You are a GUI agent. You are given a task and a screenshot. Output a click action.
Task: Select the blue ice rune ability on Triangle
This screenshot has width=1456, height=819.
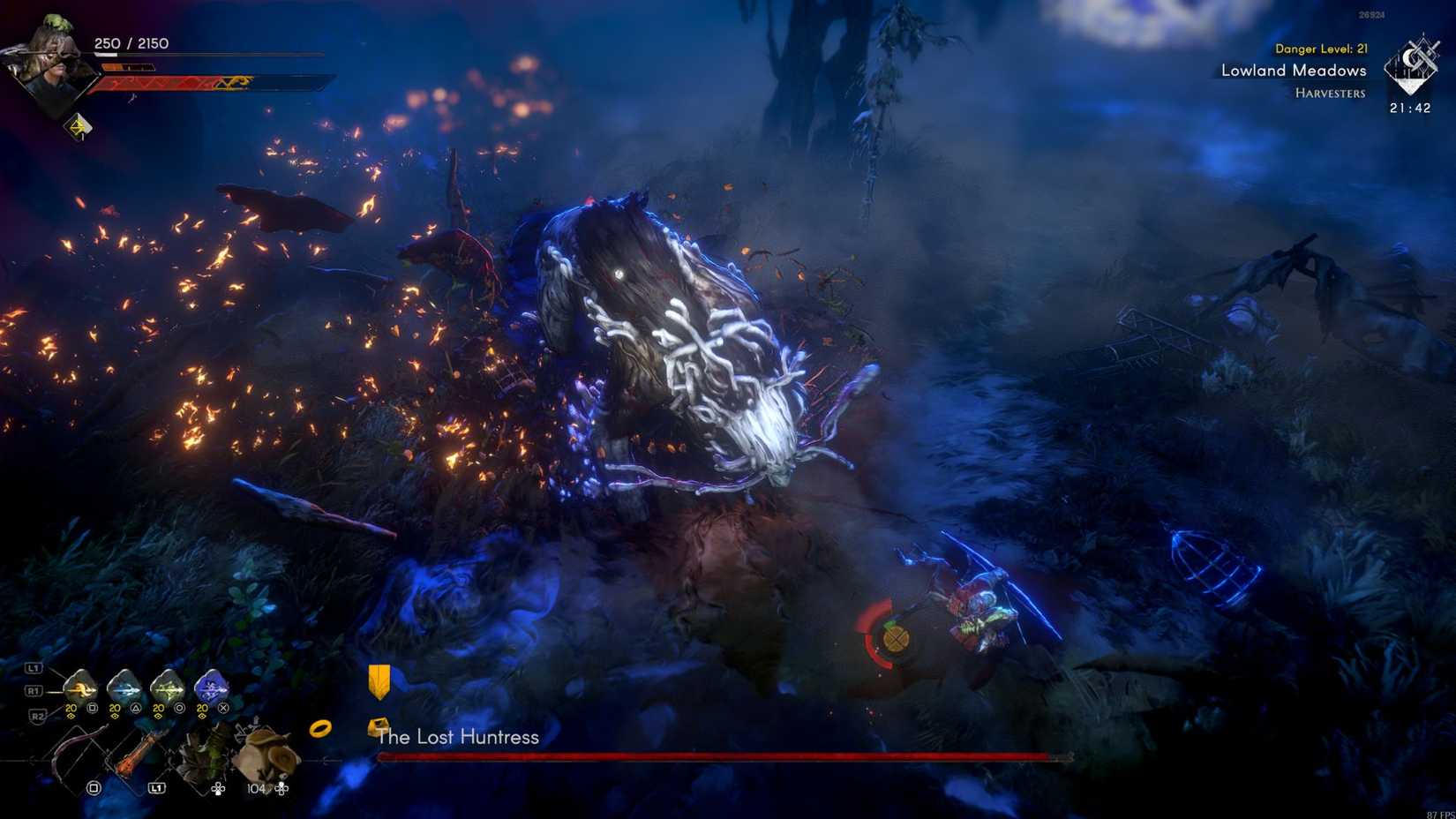(124, 688)
